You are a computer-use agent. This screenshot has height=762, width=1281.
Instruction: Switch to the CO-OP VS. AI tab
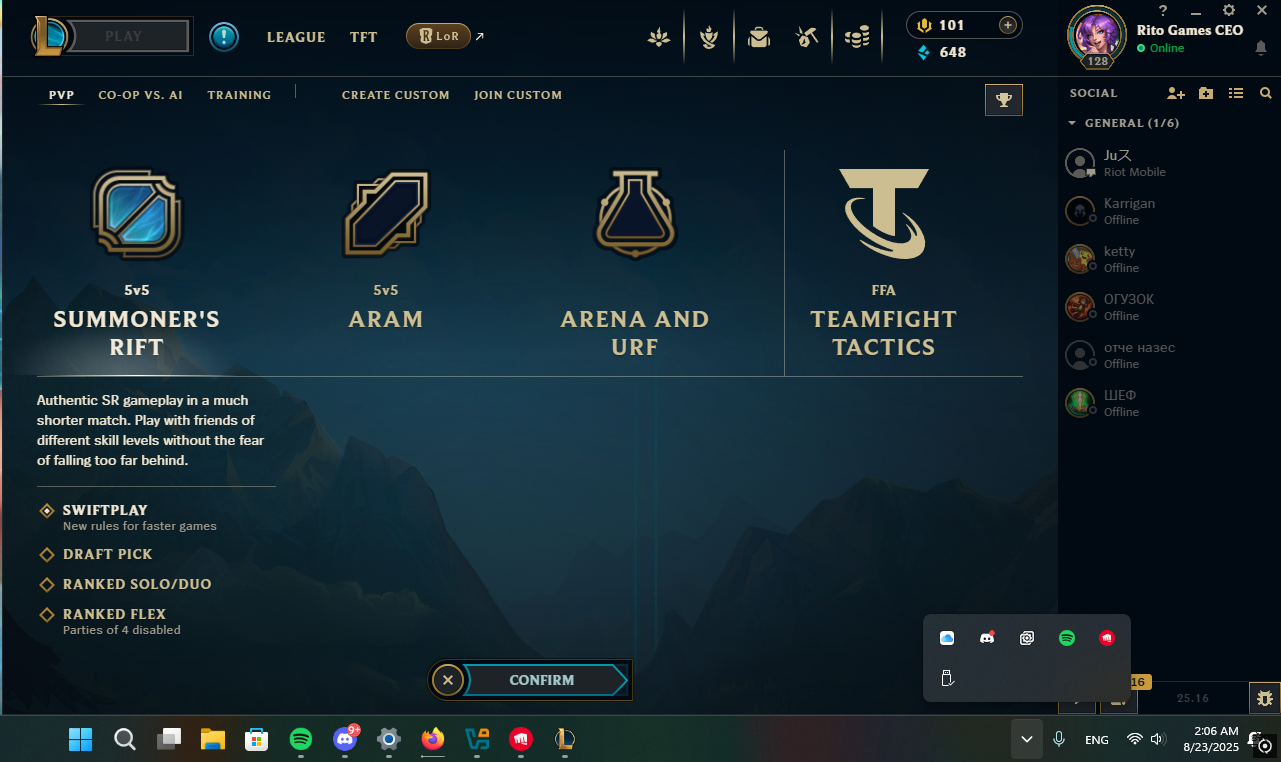point(140,95)
